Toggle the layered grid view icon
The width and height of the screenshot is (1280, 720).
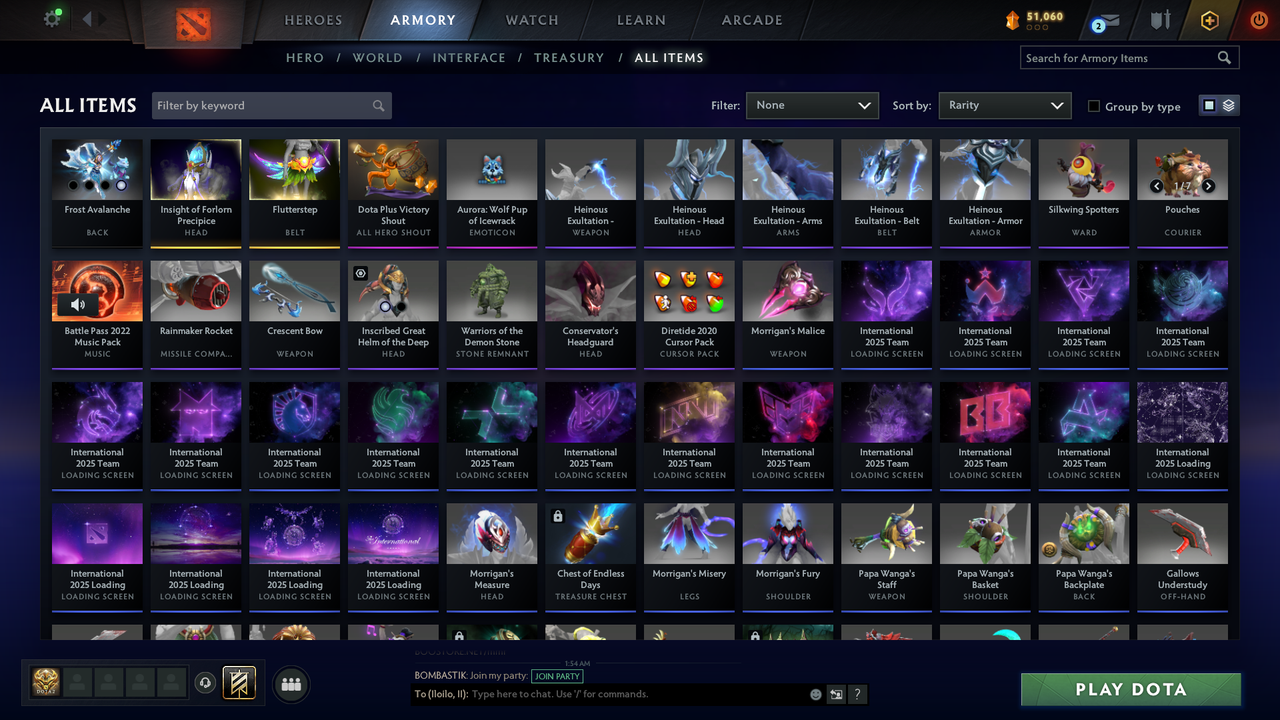click(1228, 105)
